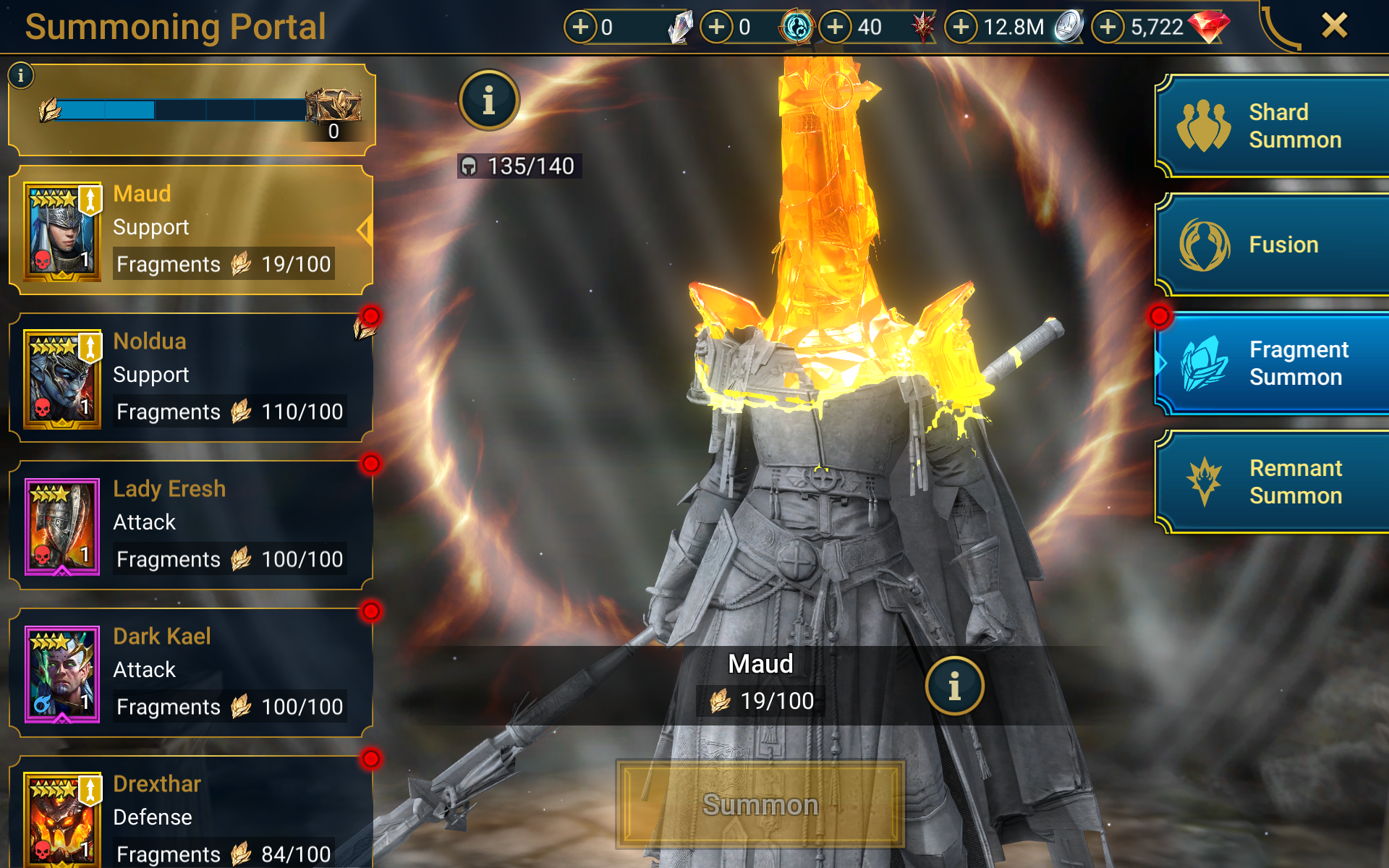Add more gems with the plus button
This screenshot has width=1389, height=868.
click(x=1108, y=27)
